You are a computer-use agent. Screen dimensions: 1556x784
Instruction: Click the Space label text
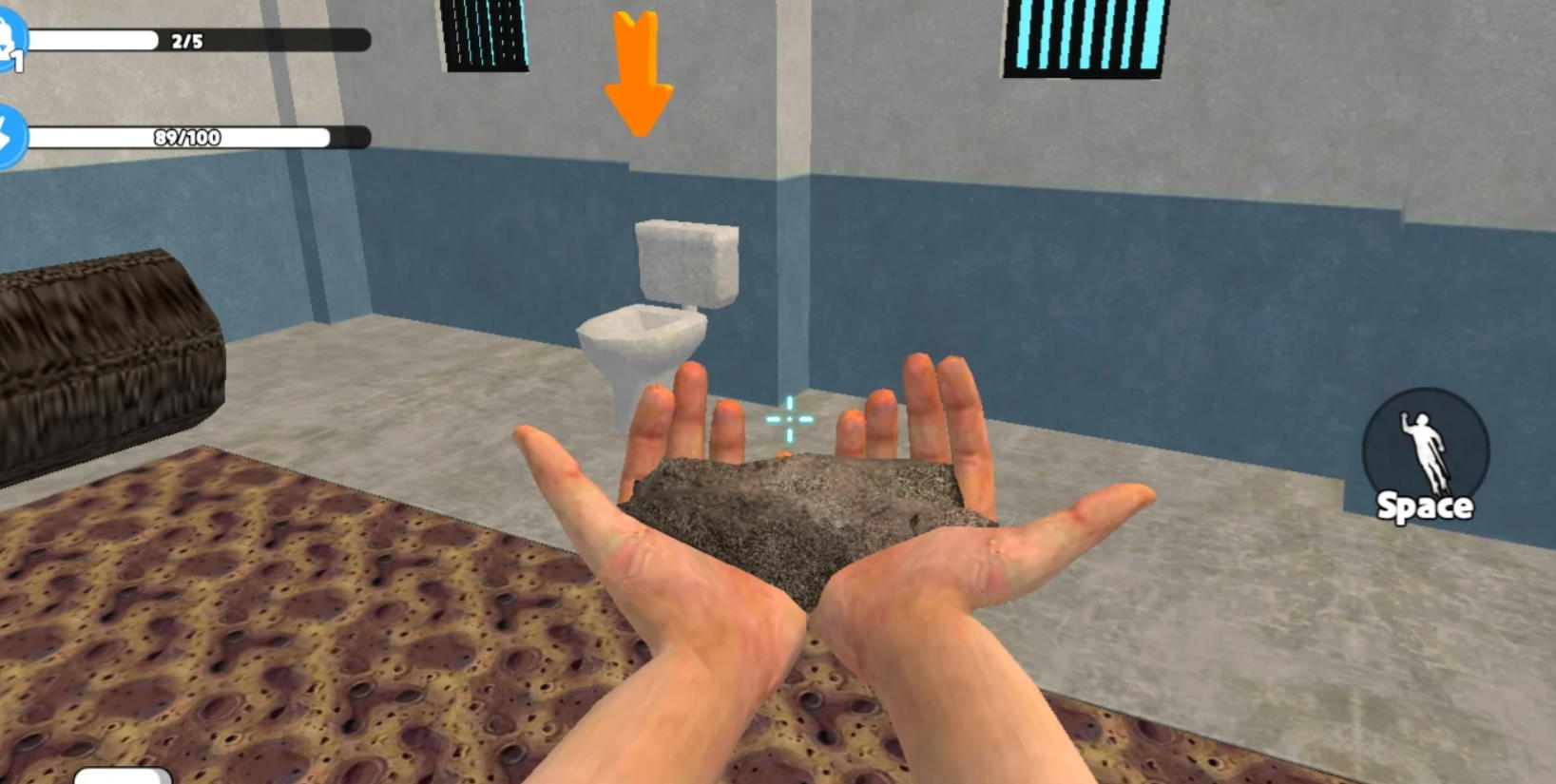pos(1425,507)
